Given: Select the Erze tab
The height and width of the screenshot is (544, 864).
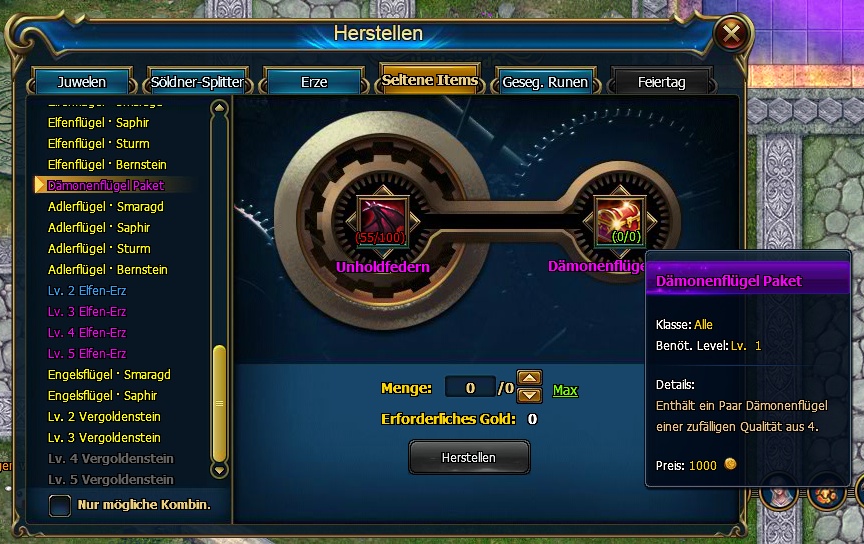Looking at the screenshot, I should click(x=314, y=82).
